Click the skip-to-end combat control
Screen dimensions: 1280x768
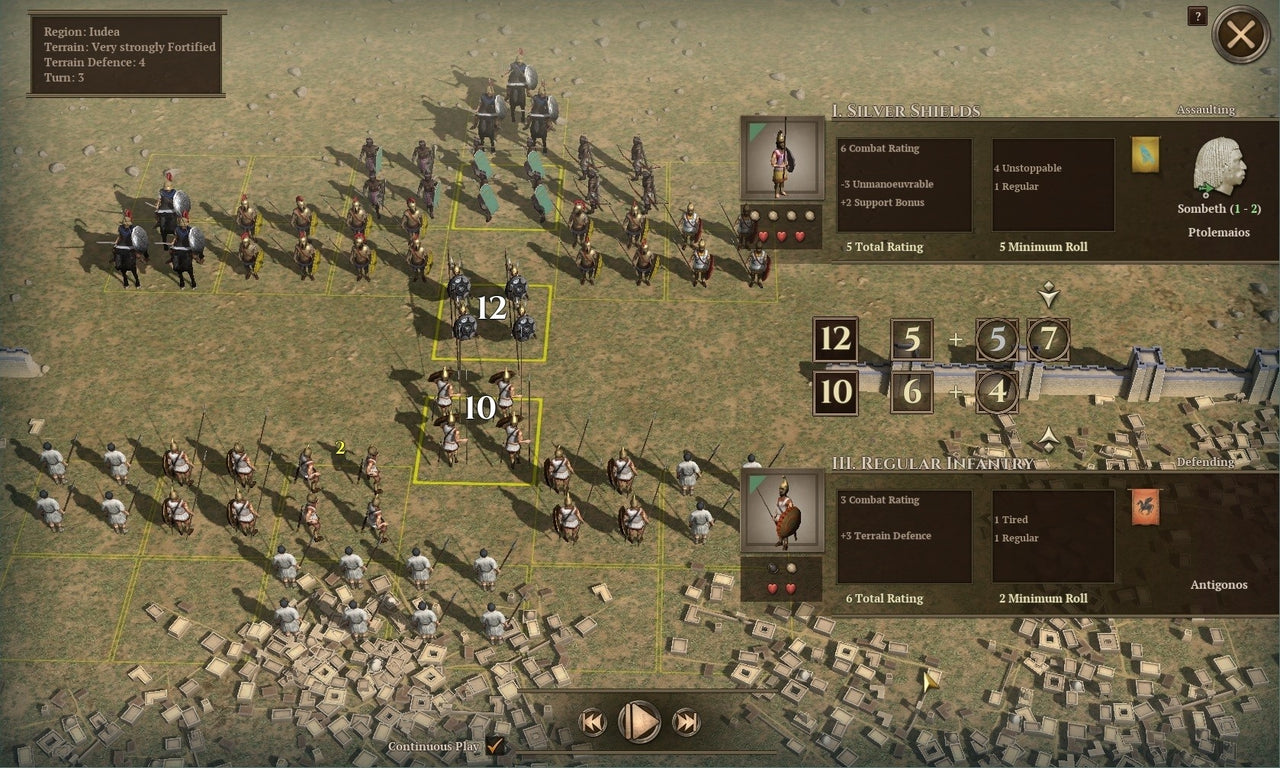tap(686, 722)
